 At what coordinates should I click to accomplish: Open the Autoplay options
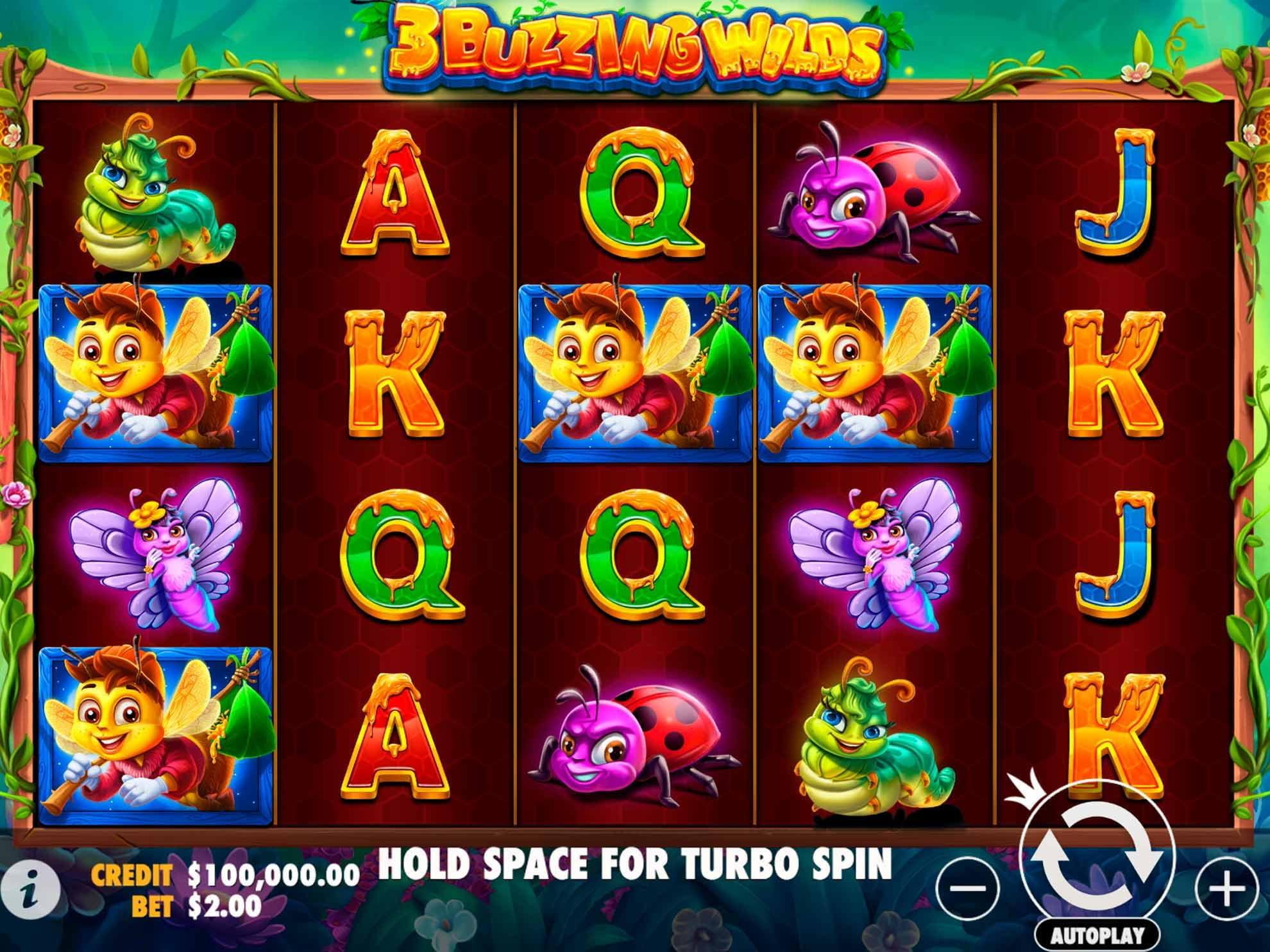point(1097,935)
